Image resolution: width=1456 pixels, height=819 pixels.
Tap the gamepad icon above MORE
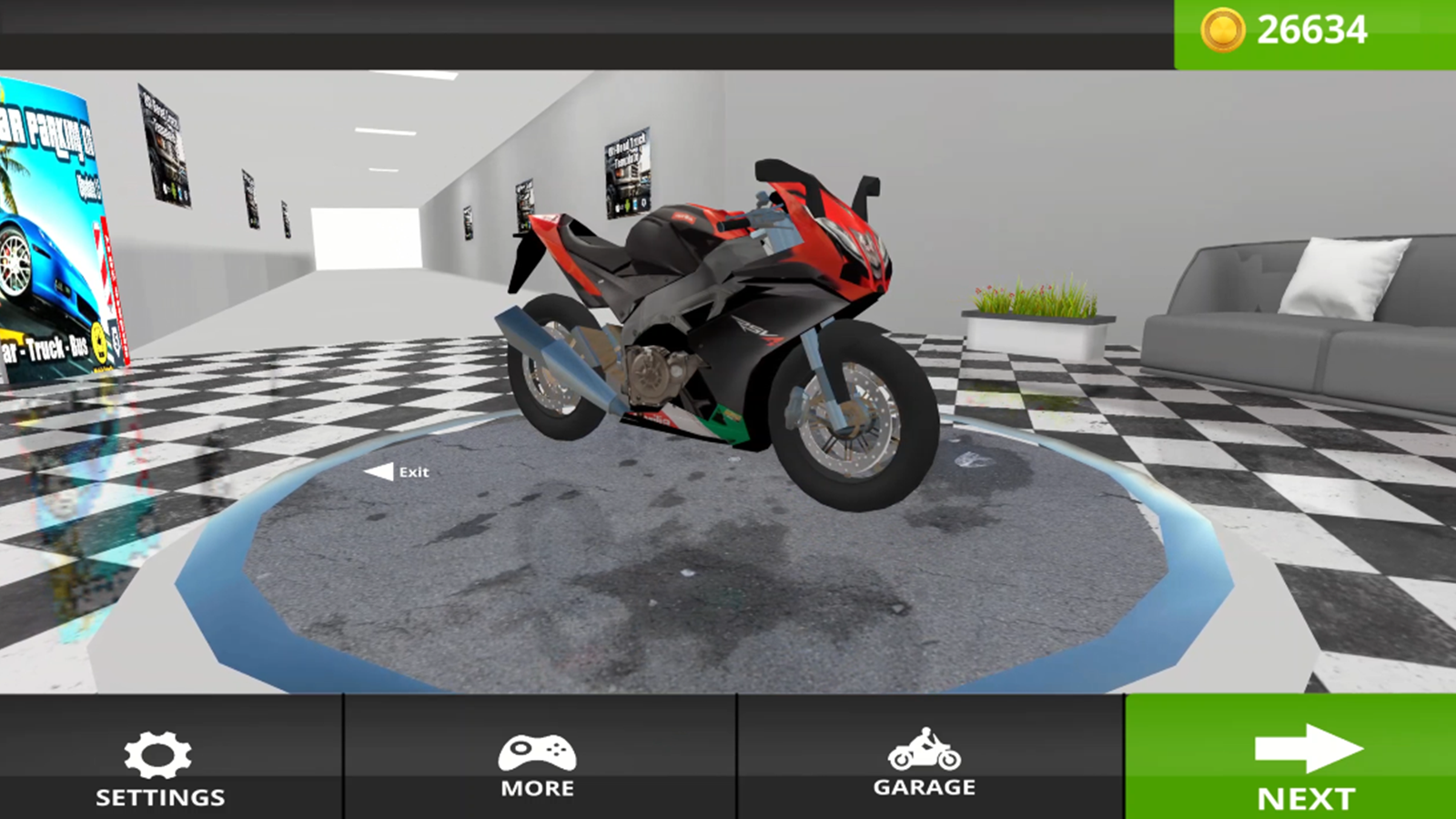pyautogui.click(x=536, y=753)
